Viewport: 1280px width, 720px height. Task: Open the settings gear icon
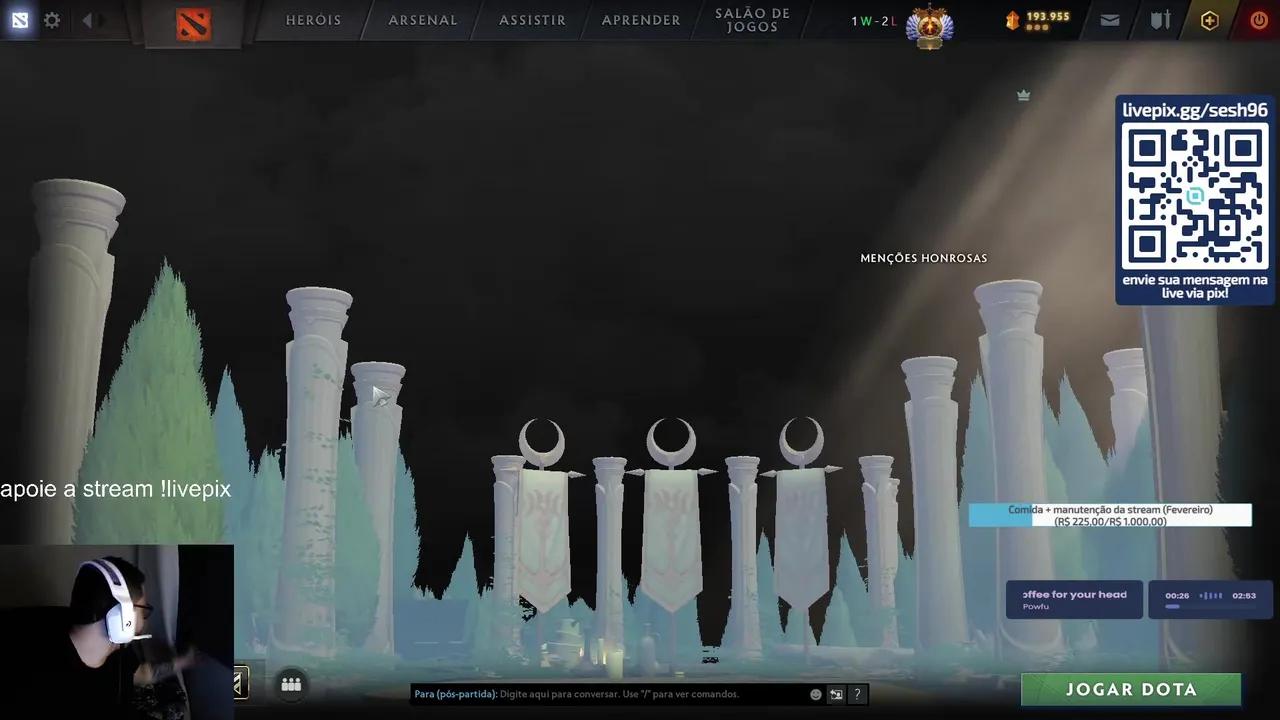[x=52, y=20]
